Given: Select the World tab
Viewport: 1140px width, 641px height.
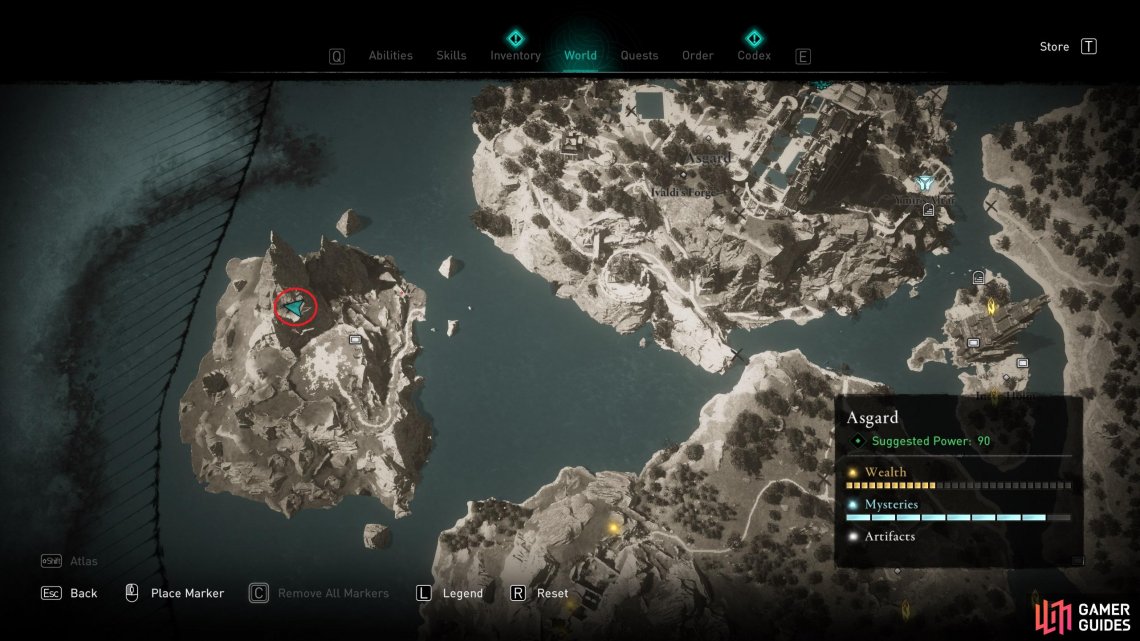Looking at the screenshot, I should 580,56.
